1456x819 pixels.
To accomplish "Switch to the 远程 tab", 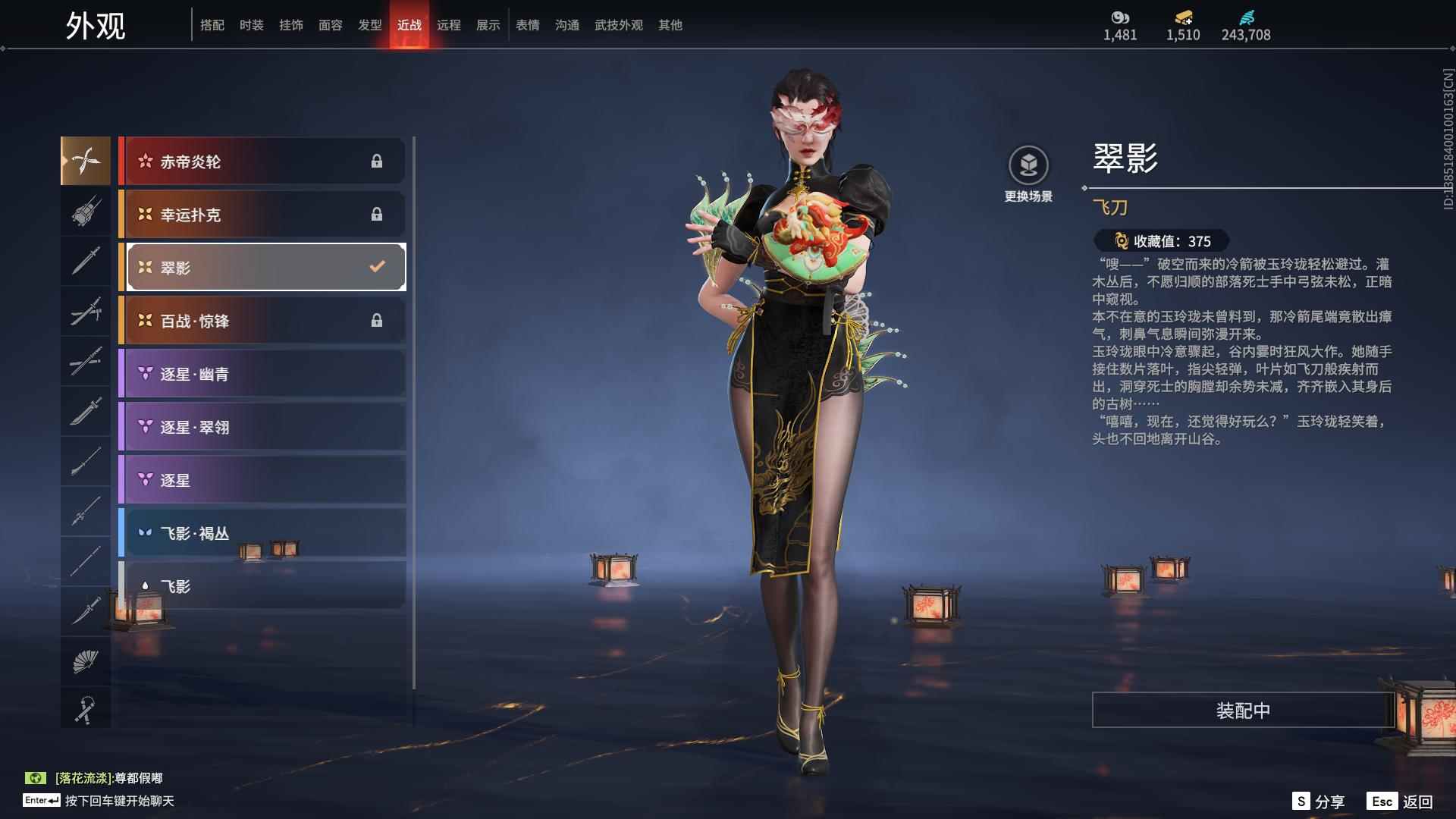I will [450, 25].
